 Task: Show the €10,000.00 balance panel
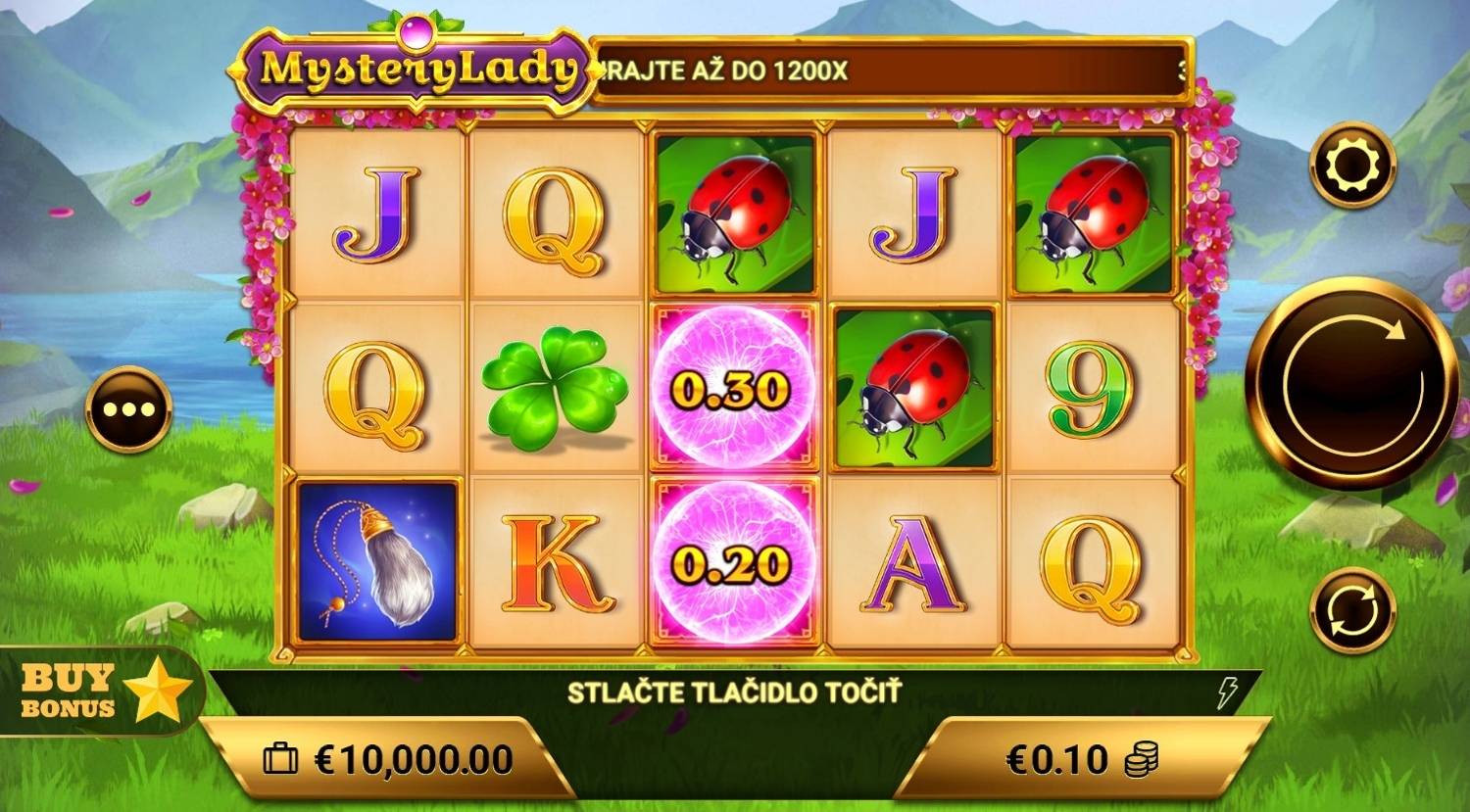(388, 759)
